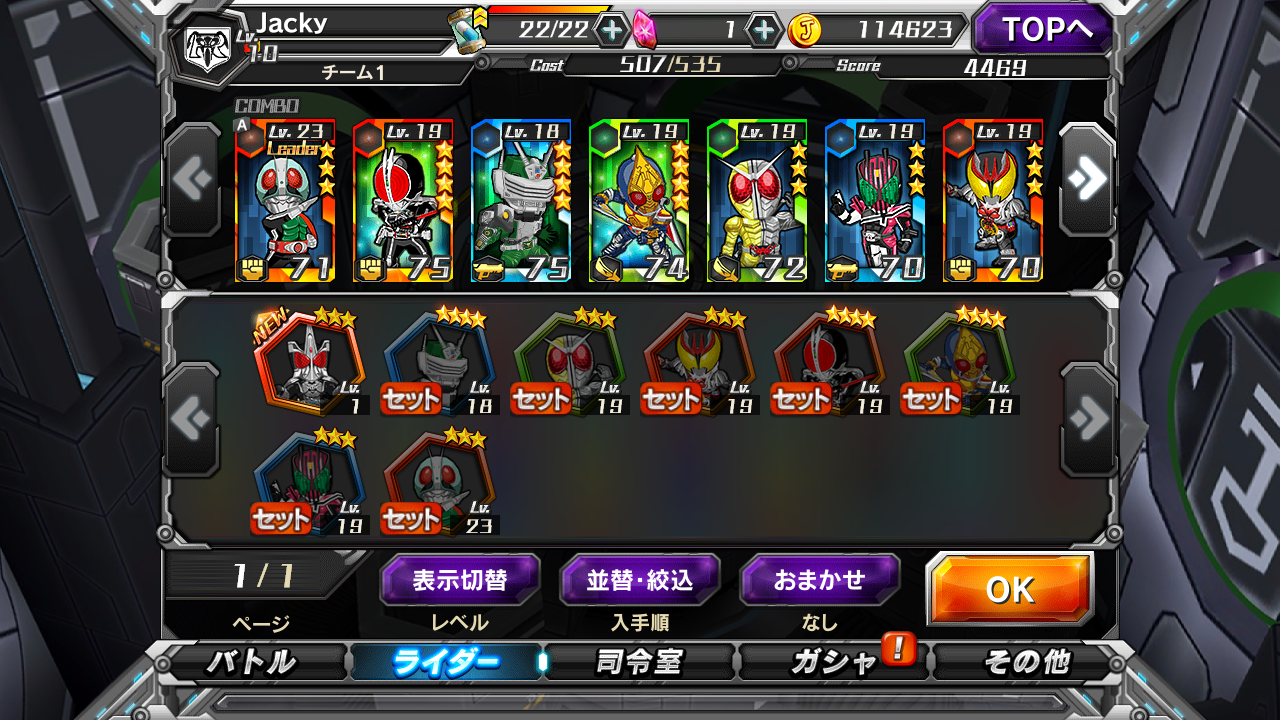1280x720 pixels.
Task: Tap セット on the Lv.18 rider
Action: (x=410, y=397)
